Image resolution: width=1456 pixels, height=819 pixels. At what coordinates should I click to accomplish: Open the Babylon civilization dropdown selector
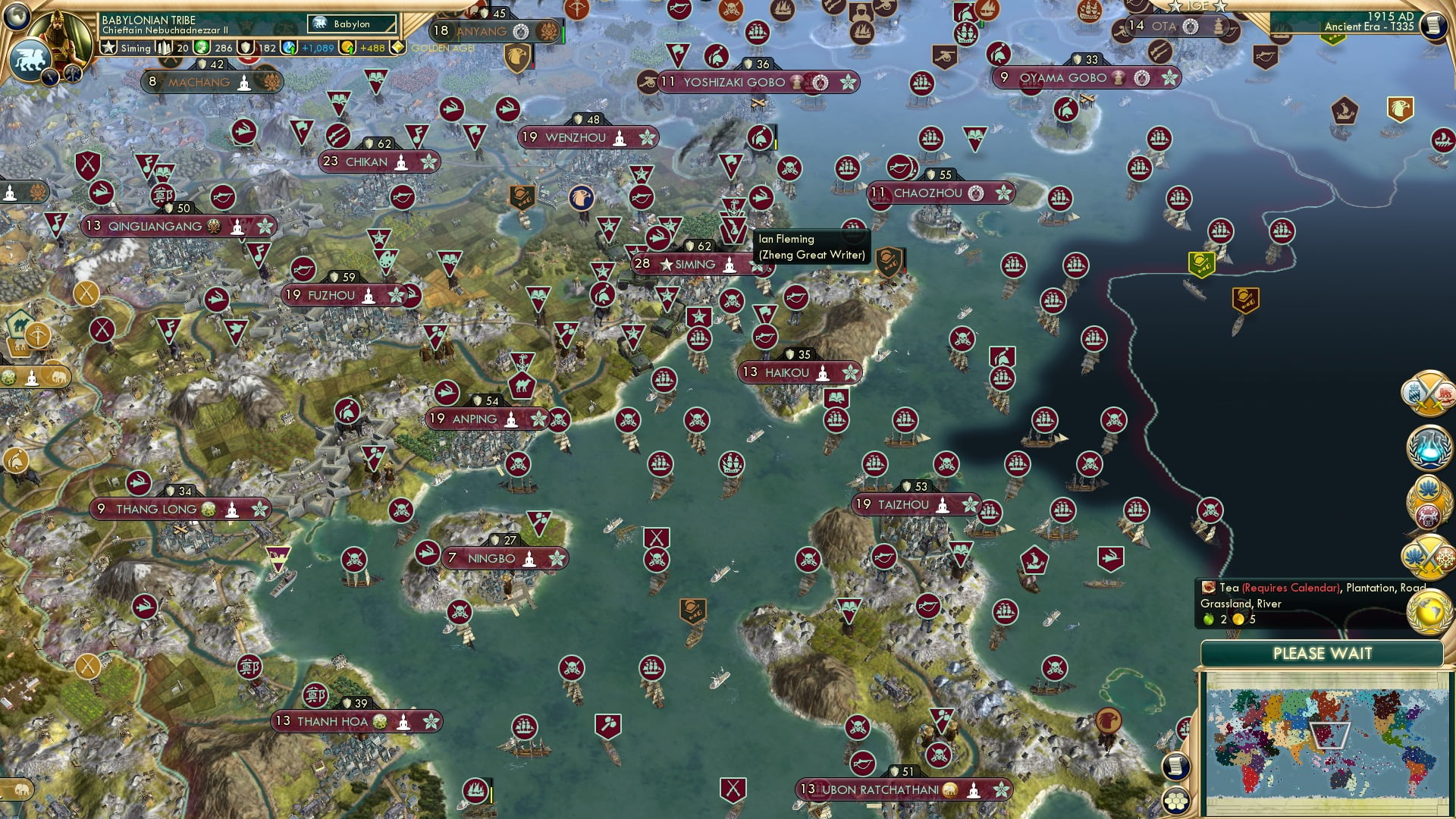point(353,24)
